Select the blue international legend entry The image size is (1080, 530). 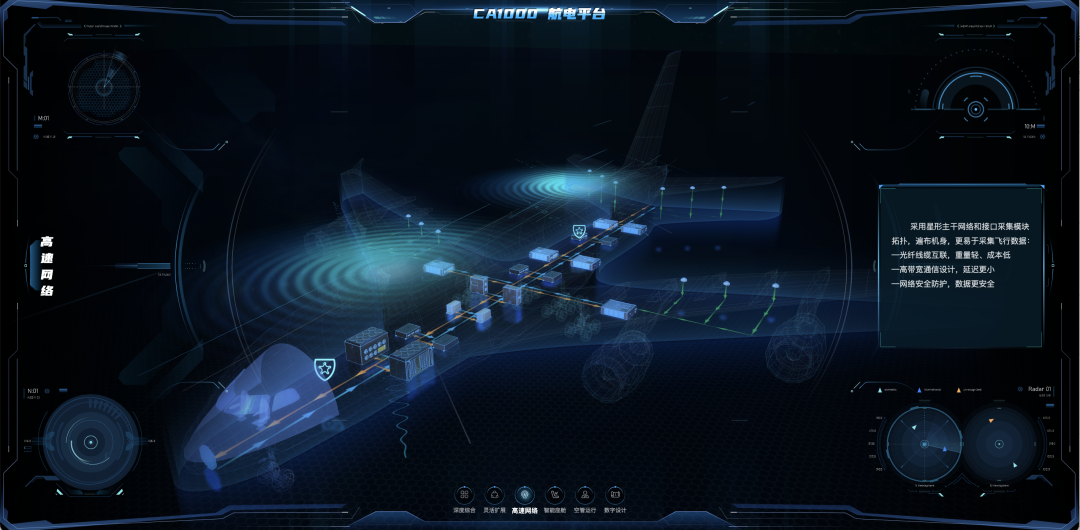click(x=928, y=389)
